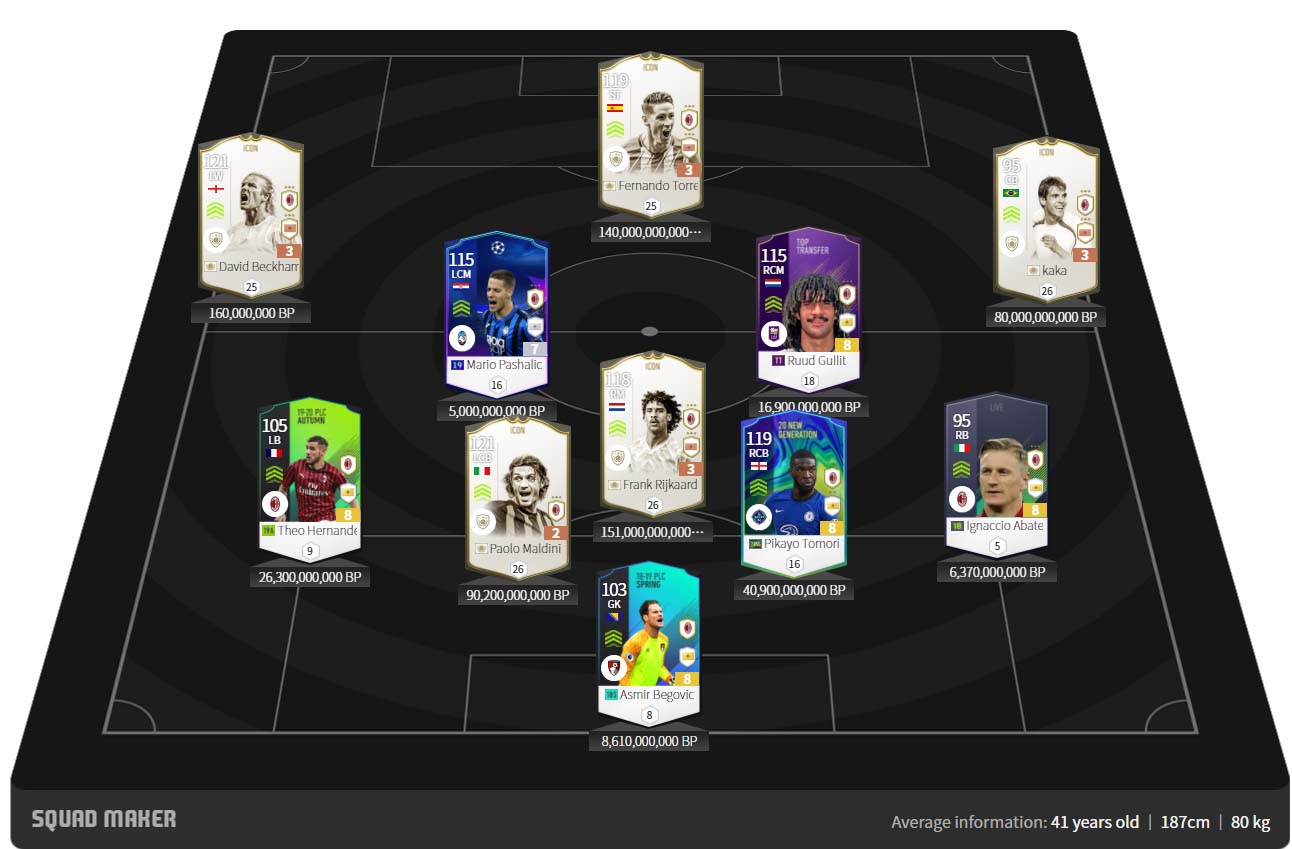This screenshot has width=1292, height=849.
Task: Choose Theo Hernandez left back card
Action: click(x=309, y=475)
